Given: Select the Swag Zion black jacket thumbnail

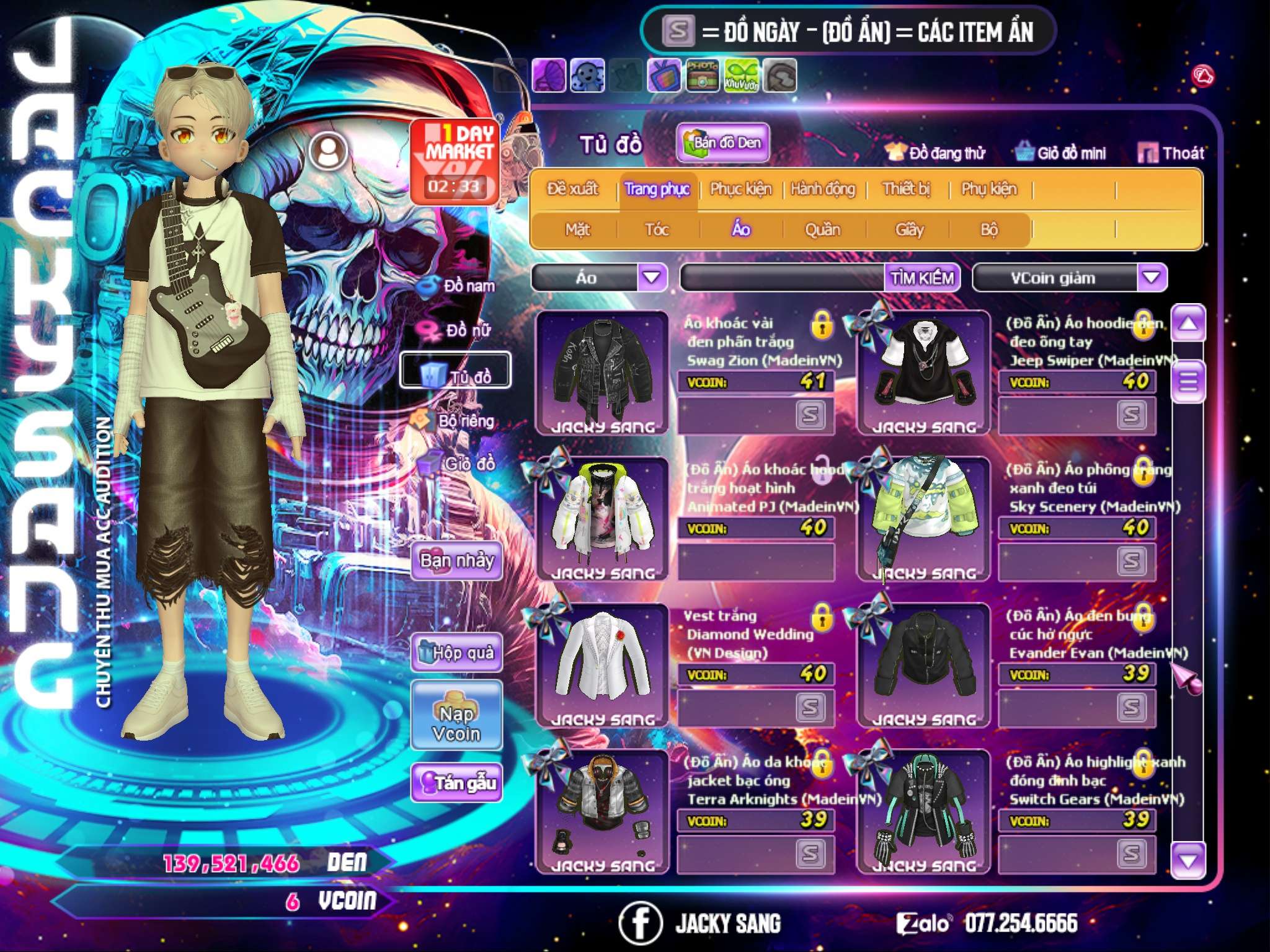Looking at the screenshot, I should coord(602,372).
